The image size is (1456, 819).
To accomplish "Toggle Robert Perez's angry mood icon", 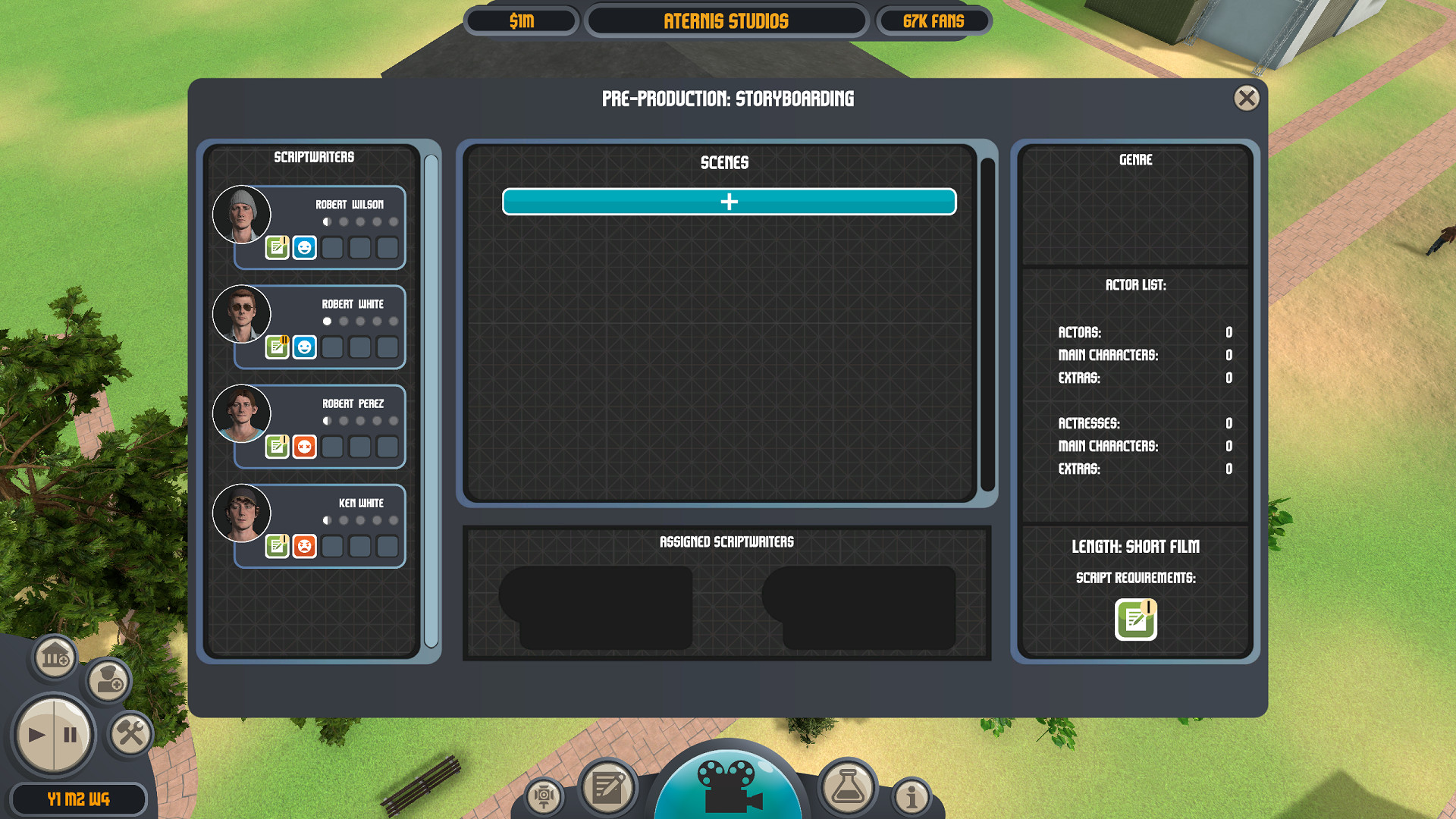I will point(304,447).
